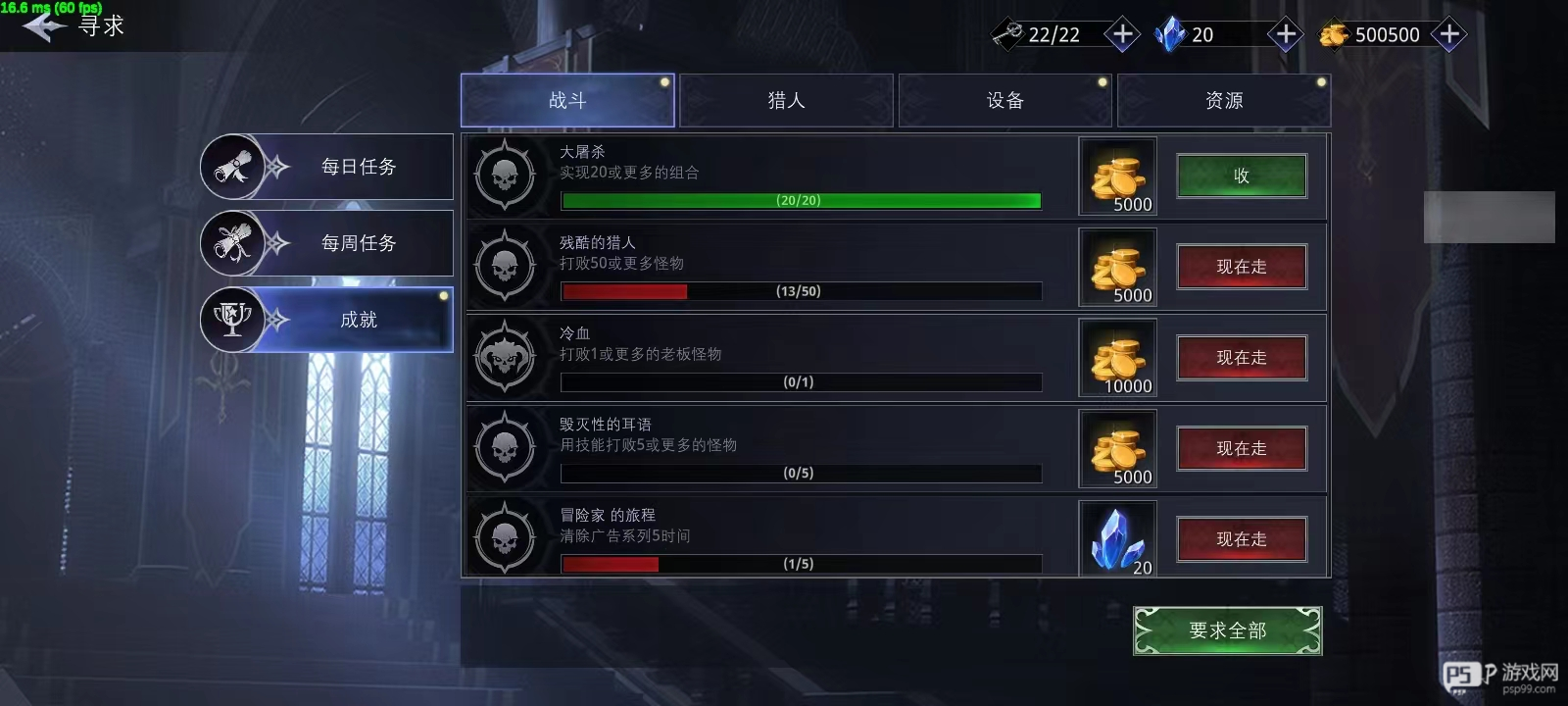The image size is (1568, 706).
Task: Select the 战斗 tab
Action: click(566, 99)
